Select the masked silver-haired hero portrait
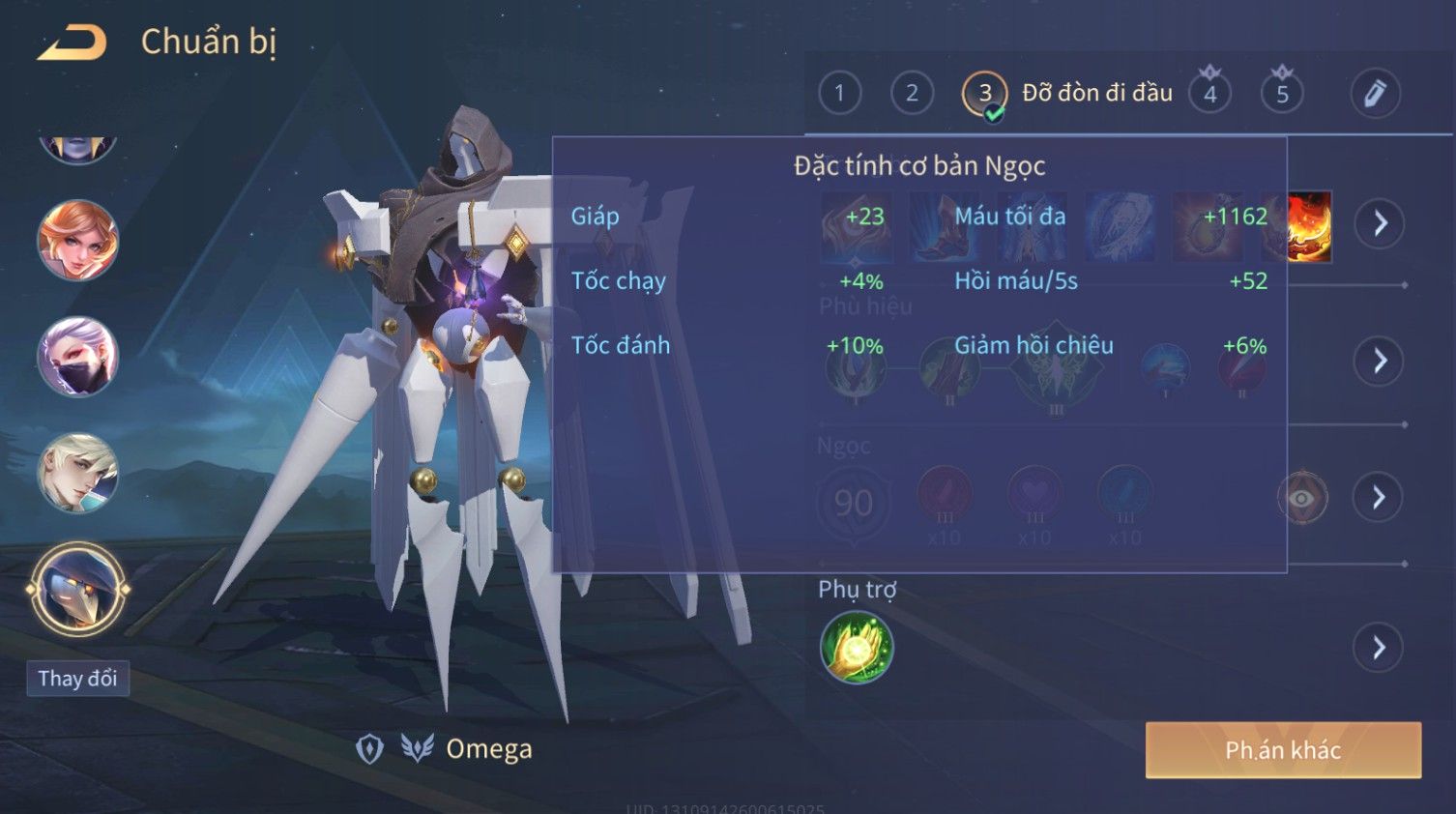1456x814 pixels. point(77,356)
